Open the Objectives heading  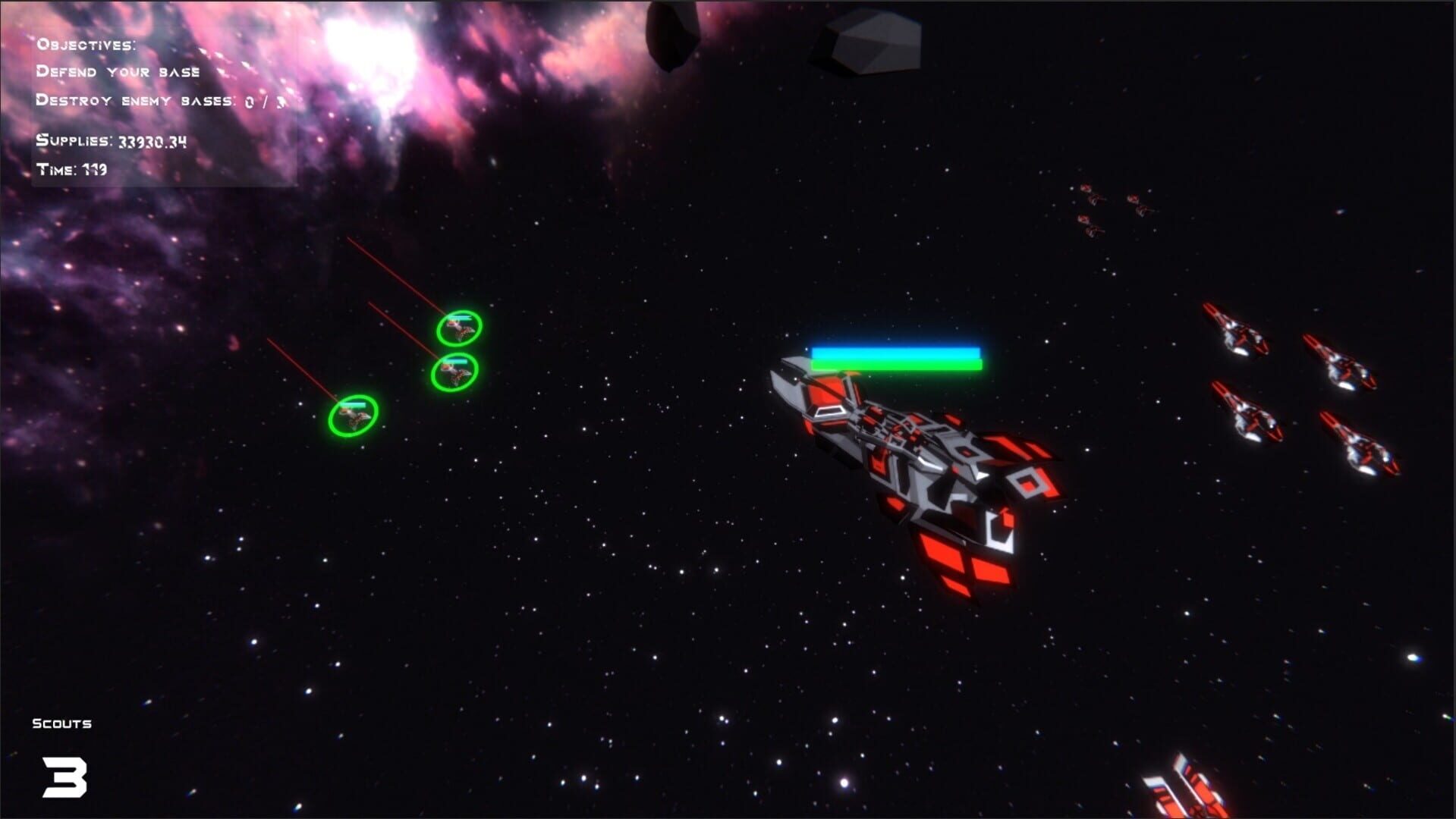point(87,44)
